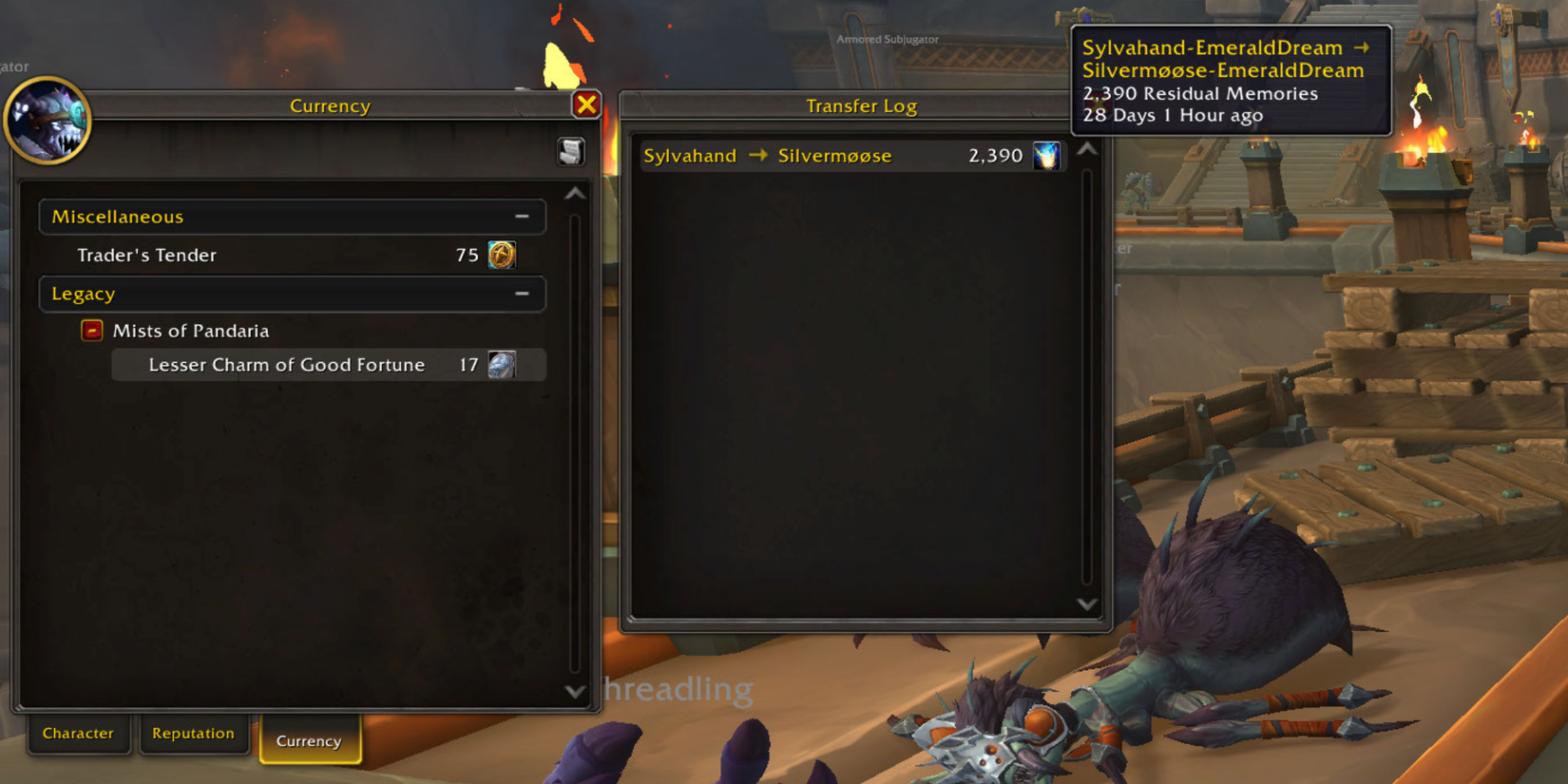This screenshot has height=784, width=1568.
Task: Collapse the Legacy currency category
Action: point(522,294)
